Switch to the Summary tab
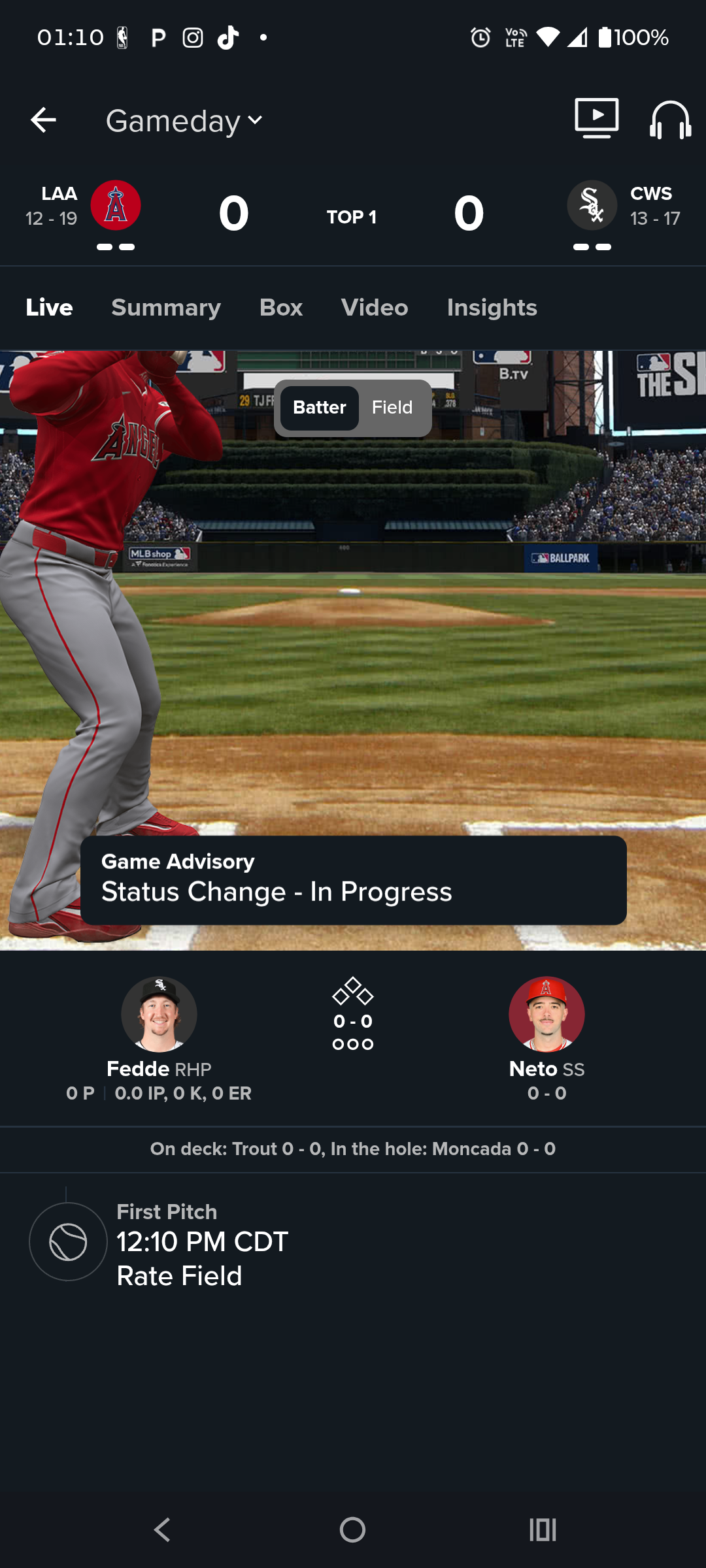The width and height of the screenshot is (706, 1568). pos(166,308)
